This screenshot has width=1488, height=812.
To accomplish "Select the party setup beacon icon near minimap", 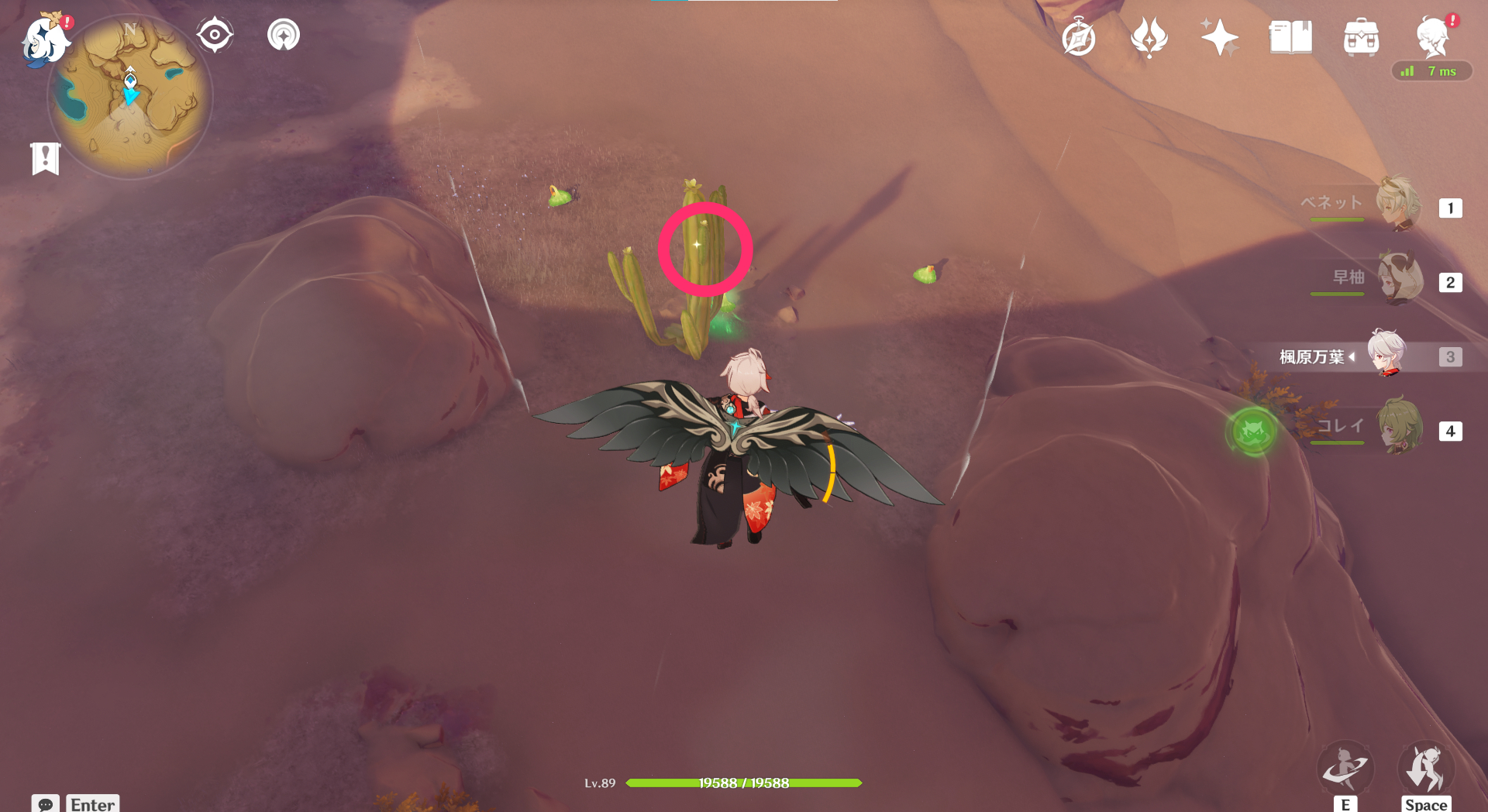I will coord(283,33).
